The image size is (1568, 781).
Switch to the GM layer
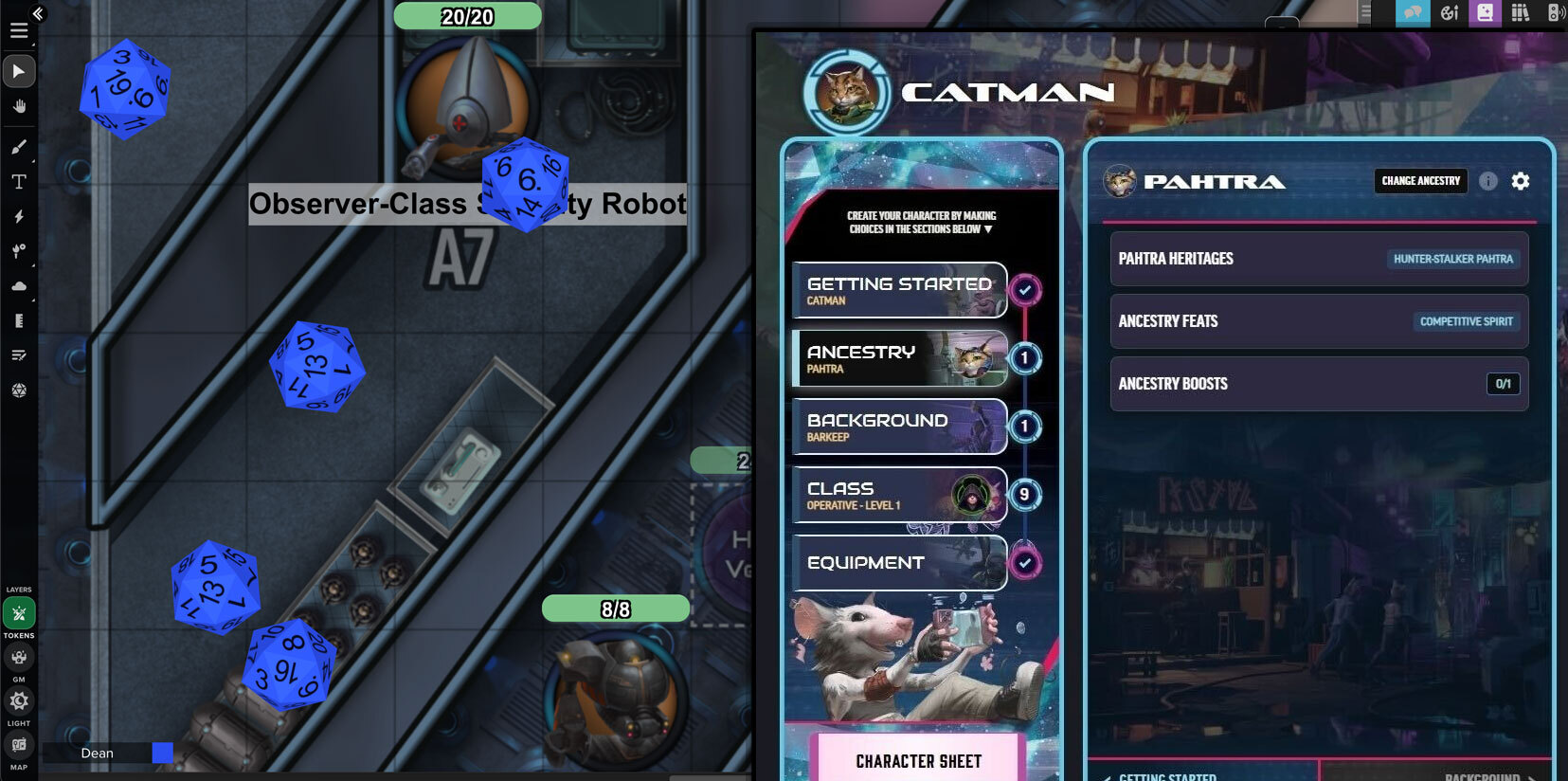pos(19,657)
